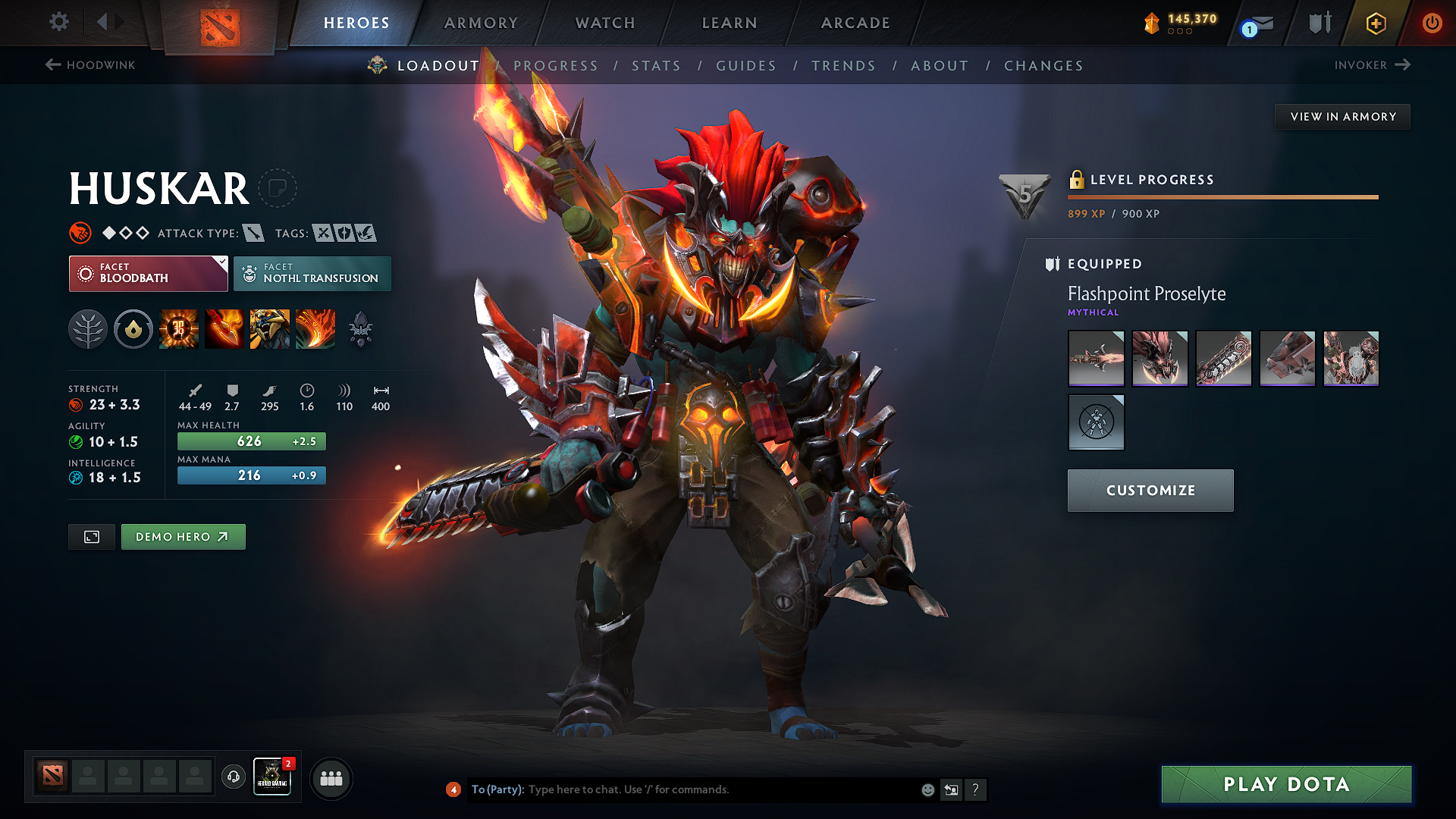Switch to the STATS tab
The height and width of the screenshot is (819, 1456).
coord(657,66)
